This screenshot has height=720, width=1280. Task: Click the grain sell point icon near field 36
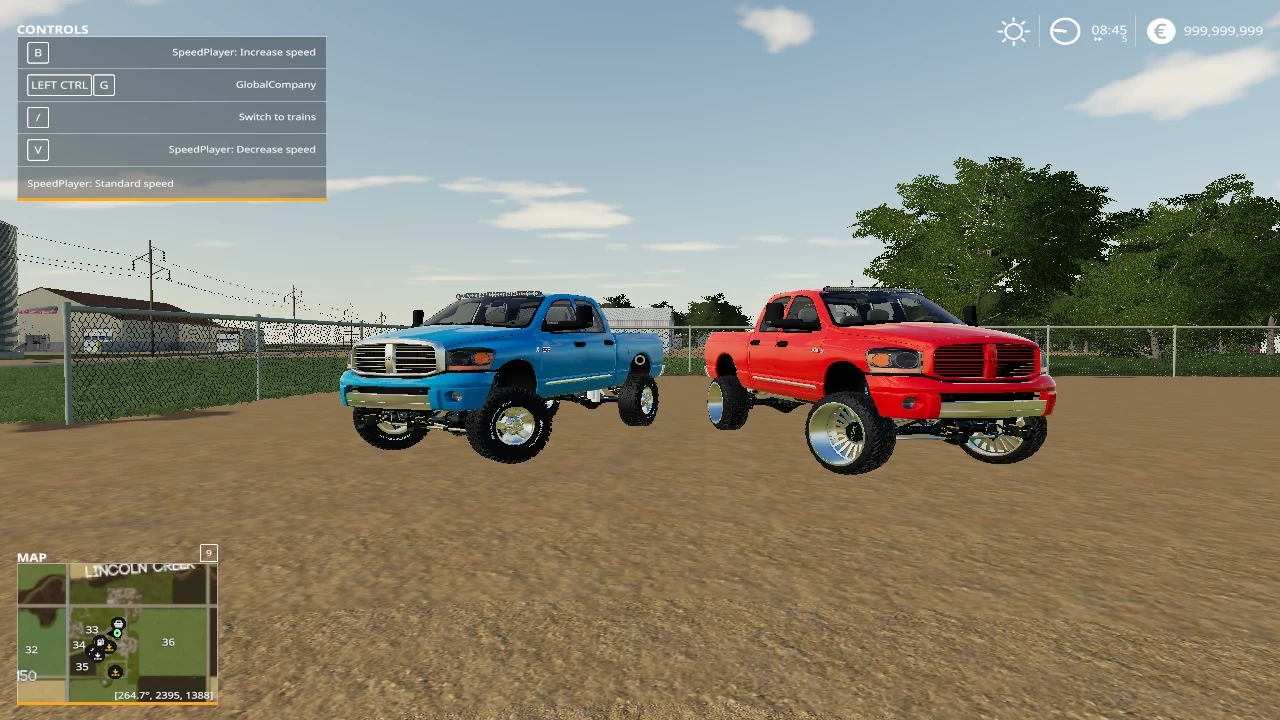pos(110,648)
